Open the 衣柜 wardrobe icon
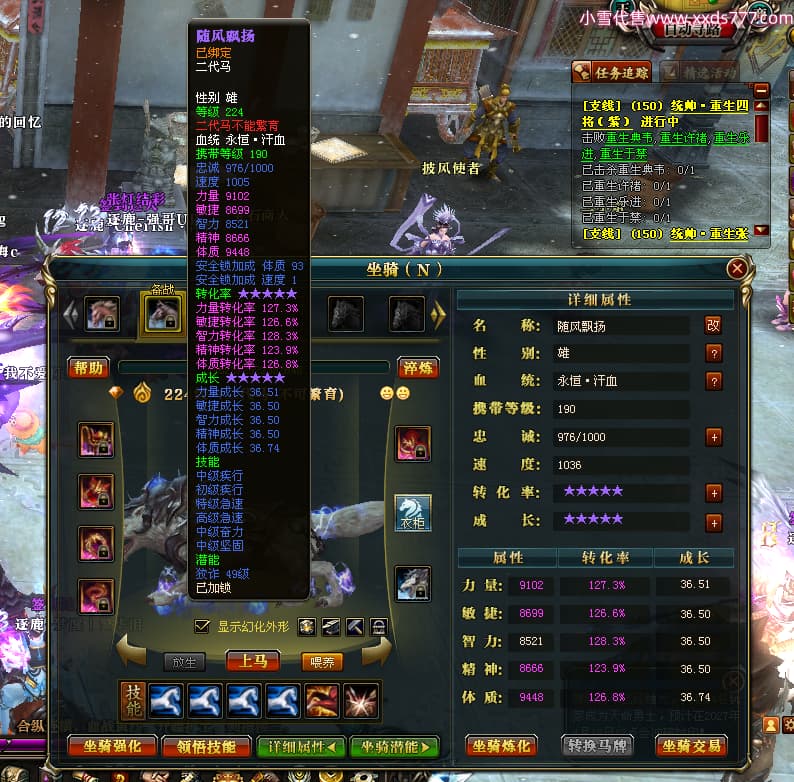Viewport: 794px width, 782px height. point(413,513)
